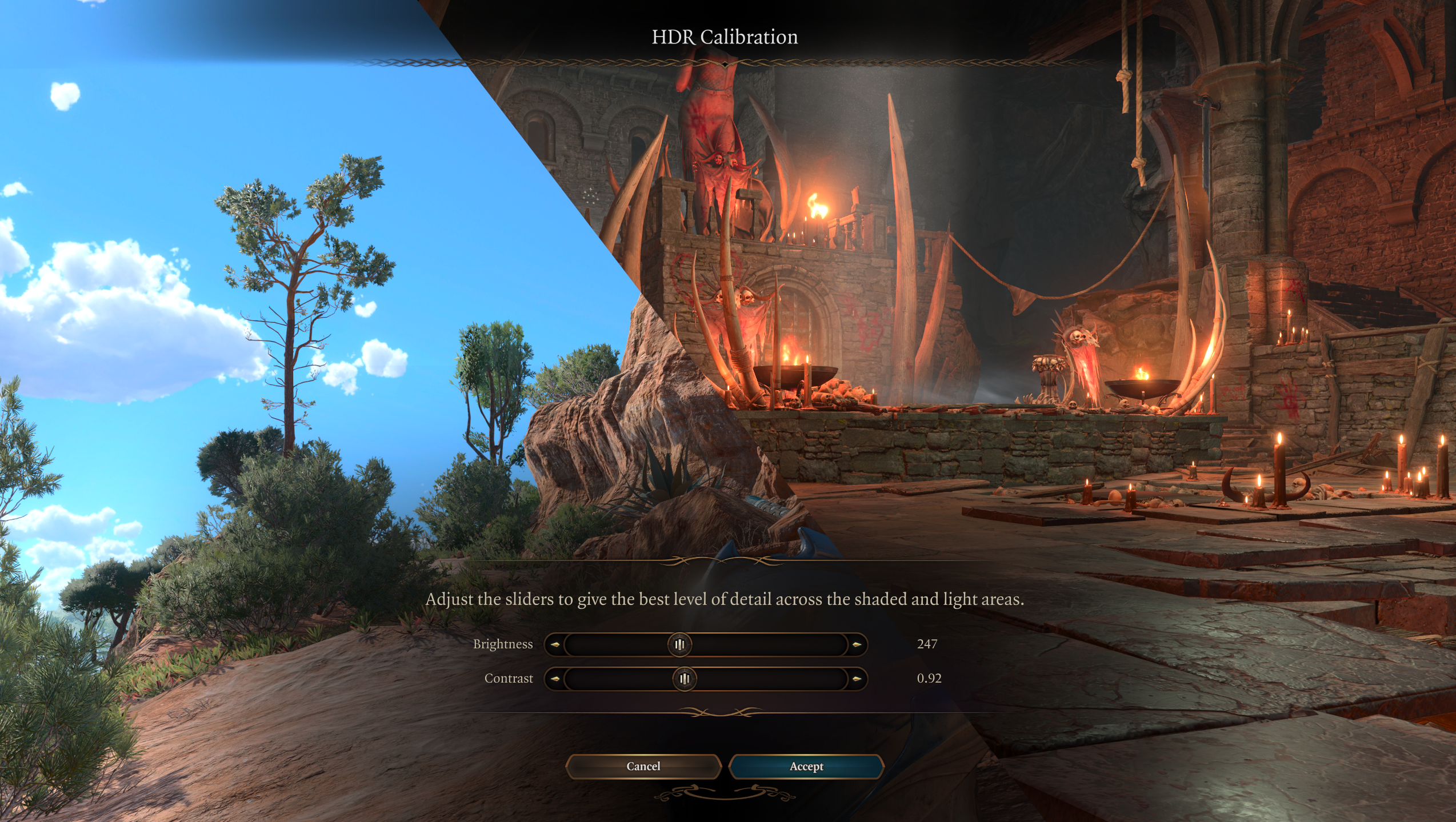
Task: Increase Brightness with the right arrow
Action: [857, 644]
